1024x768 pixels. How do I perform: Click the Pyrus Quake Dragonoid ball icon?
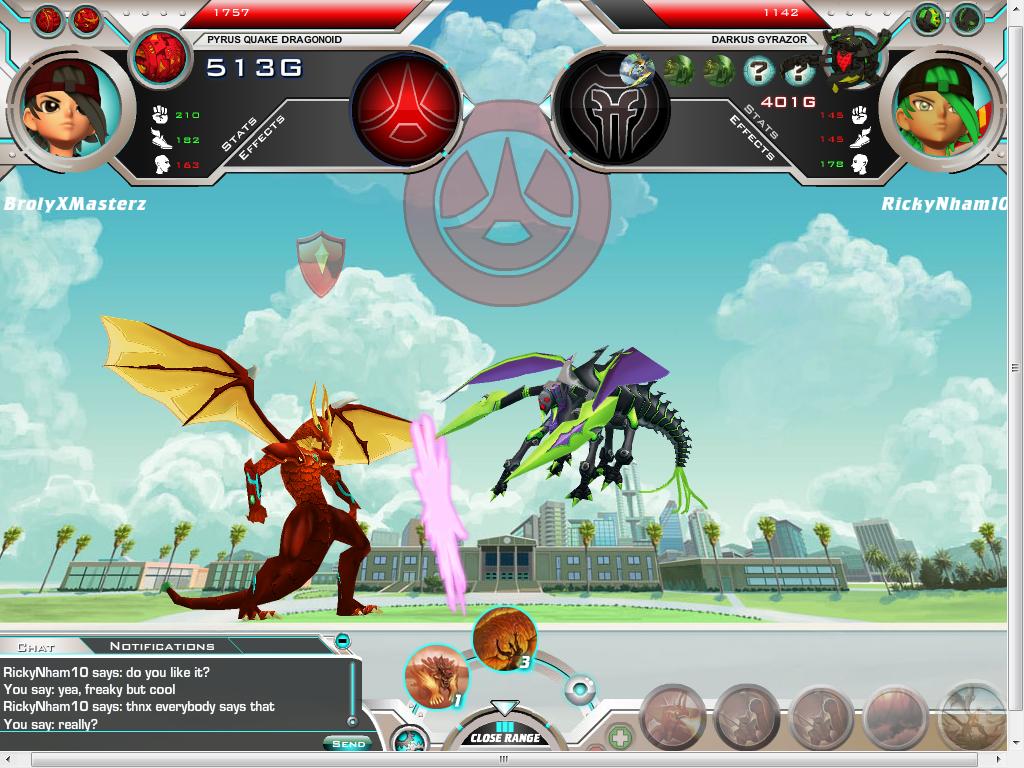point(161,56)
